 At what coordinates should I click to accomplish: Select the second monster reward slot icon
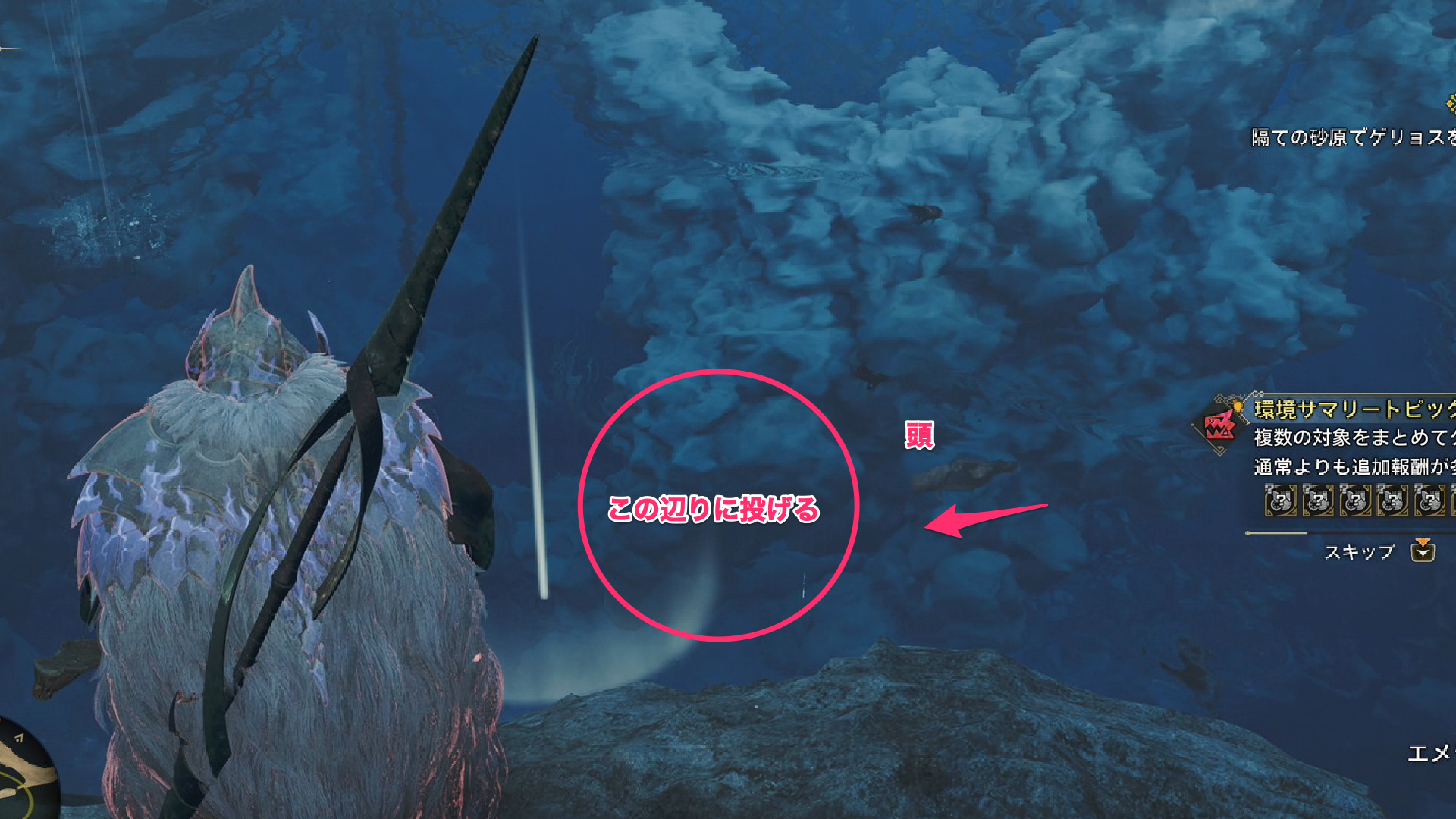pyautogui.click(x=1318, y=500)
